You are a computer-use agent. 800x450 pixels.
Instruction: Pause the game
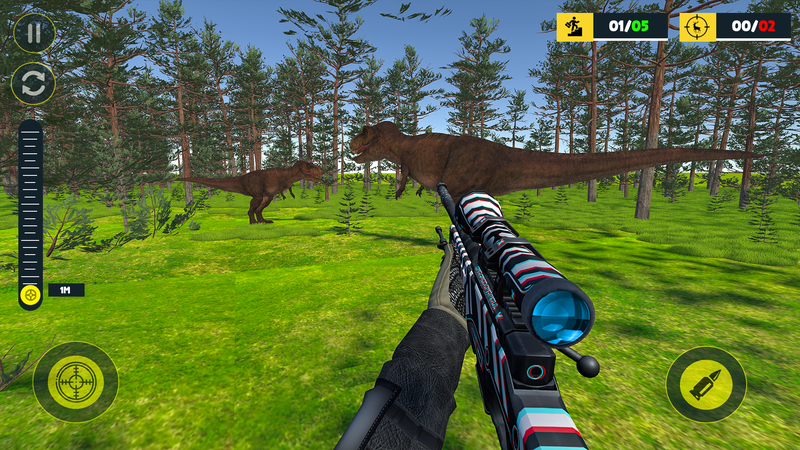(34, 33)
